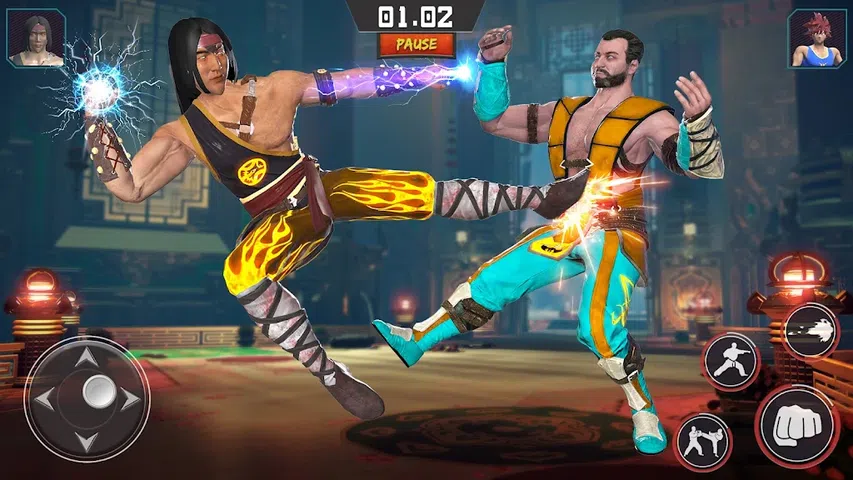This screenshot has height=480, width=853.
Task: Tap the joystick's left arrow
Action: click(x=45, y=398)
